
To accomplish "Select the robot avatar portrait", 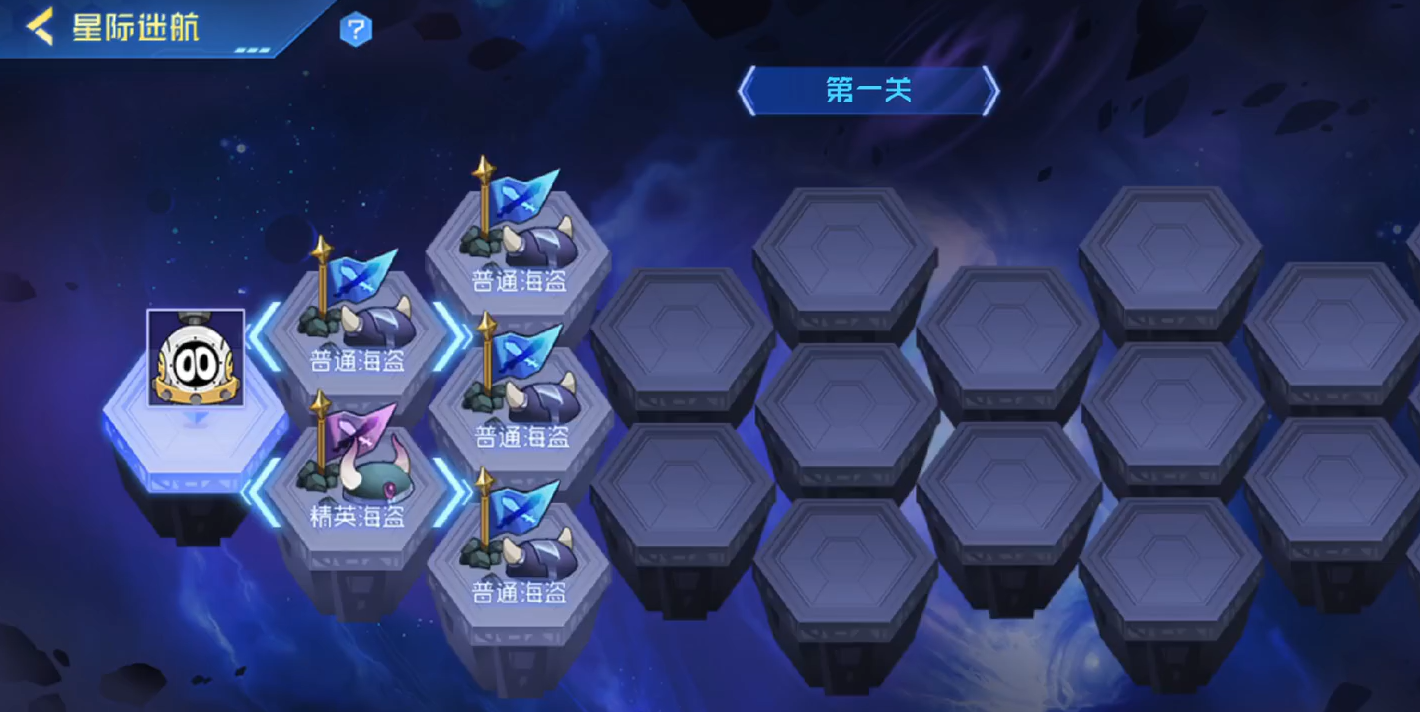I will tap(196, 357).
